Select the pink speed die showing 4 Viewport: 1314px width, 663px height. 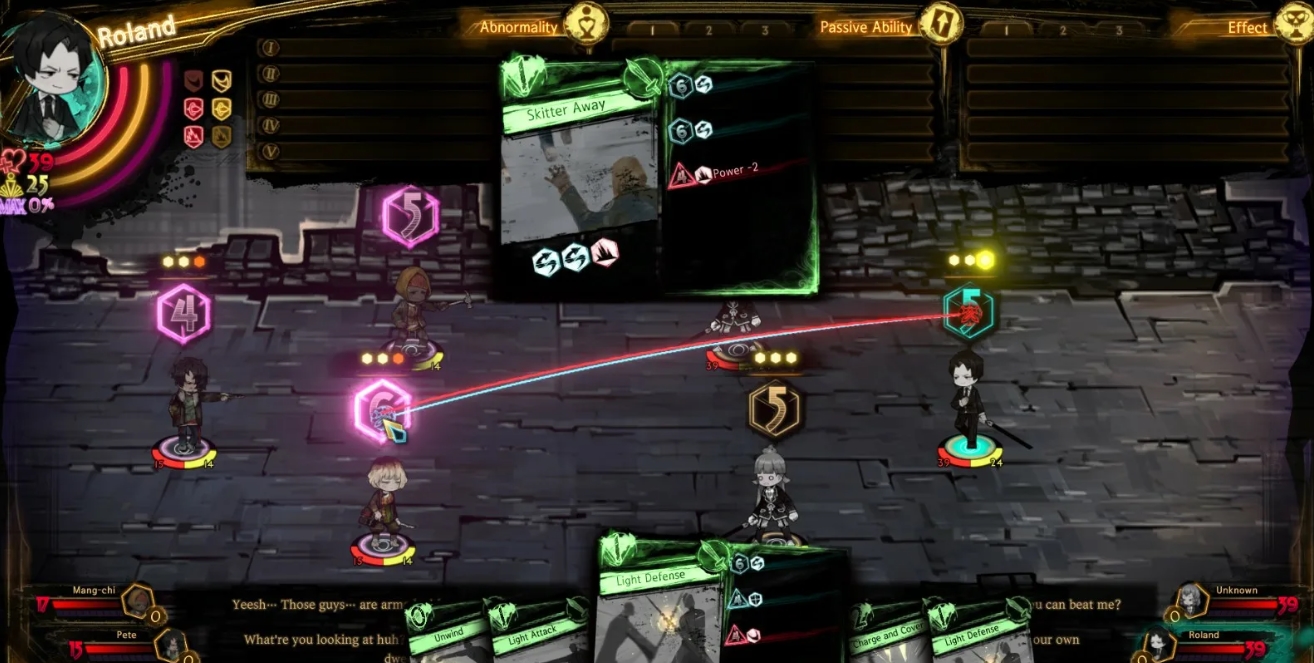click(184, 313)
